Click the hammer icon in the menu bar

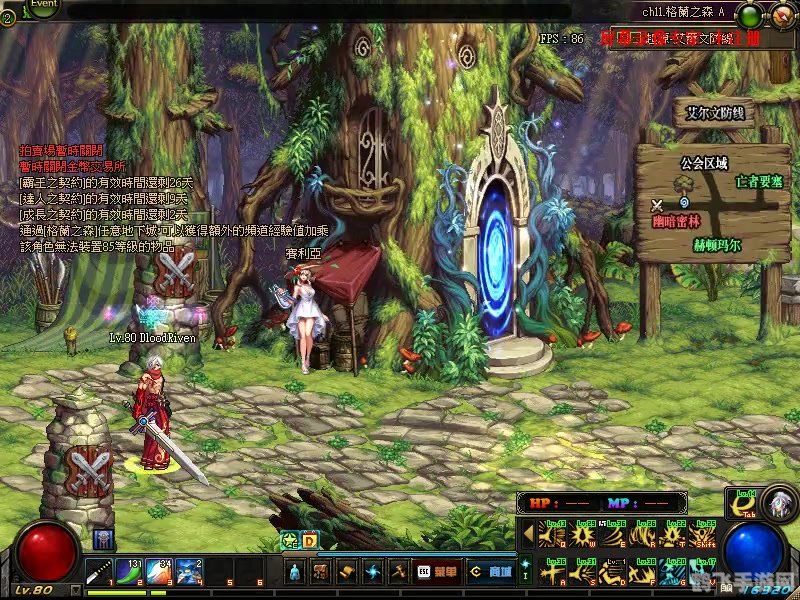pos(398,572)
